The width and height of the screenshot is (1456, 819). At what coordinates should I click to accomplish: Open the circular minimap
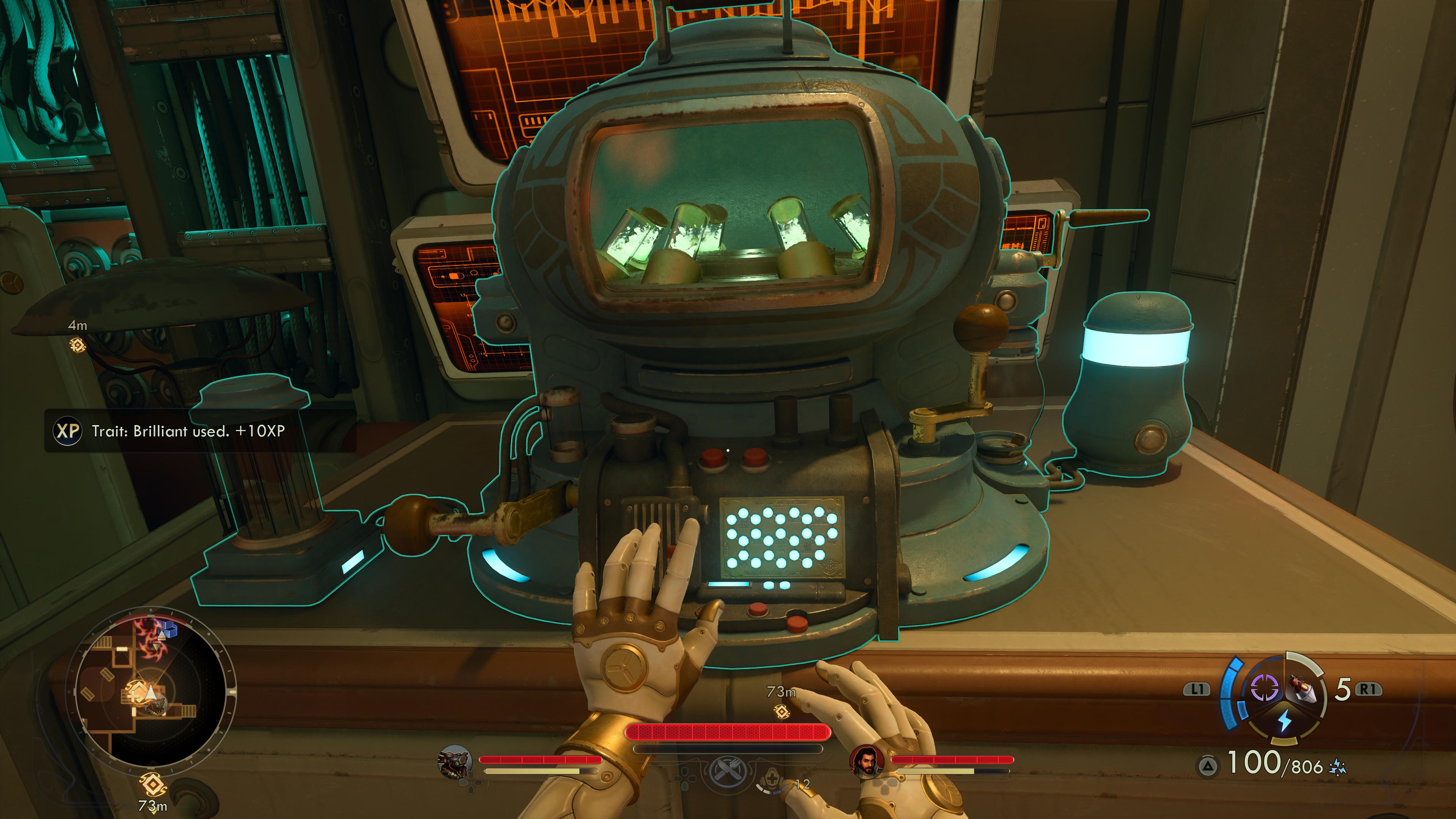click(x=152, y=691)
